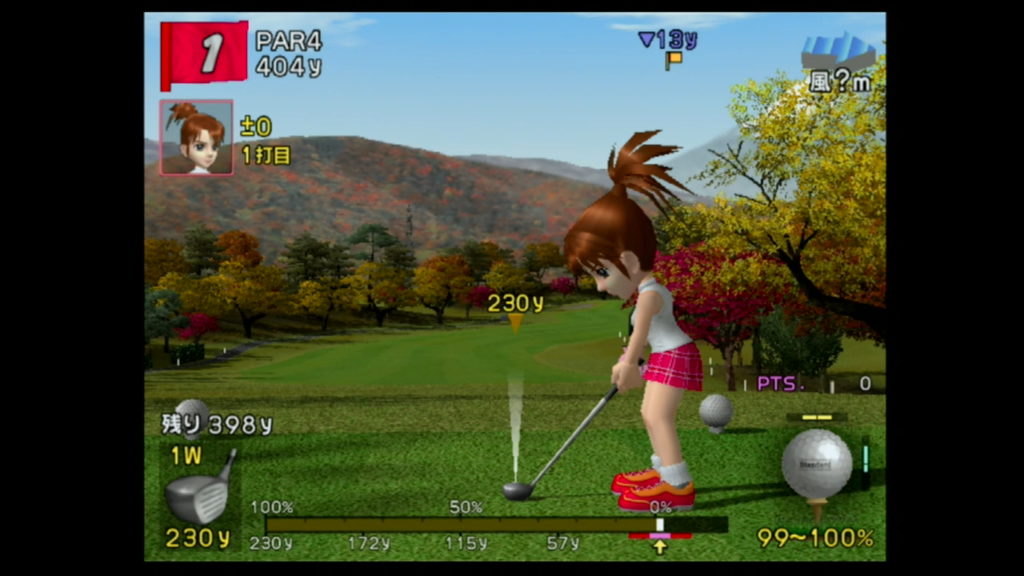Click the orange 230y target marker

click(x=515, y=322)
